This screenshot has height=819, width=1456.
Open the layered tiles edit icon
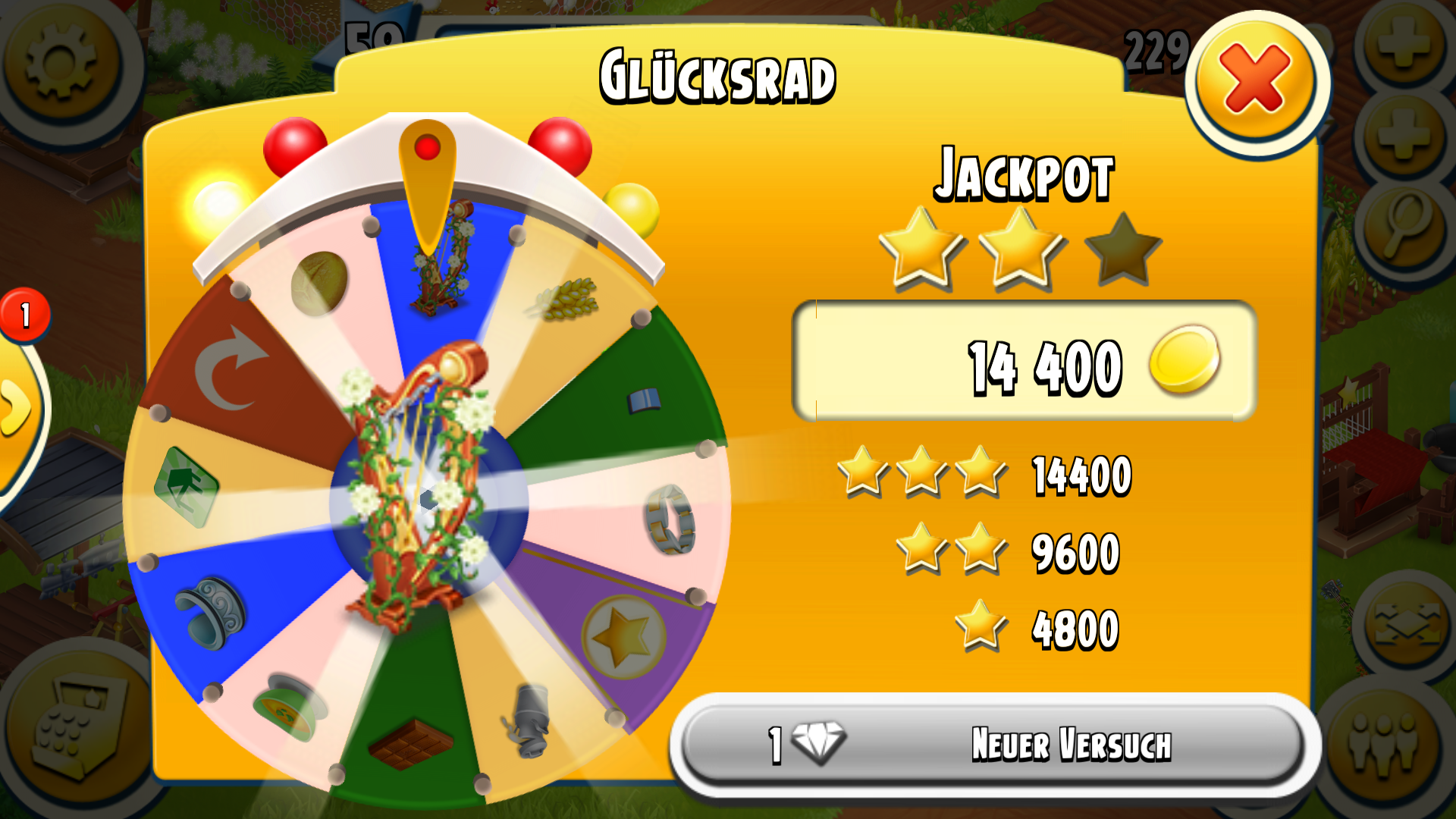tap(1404, 623)
